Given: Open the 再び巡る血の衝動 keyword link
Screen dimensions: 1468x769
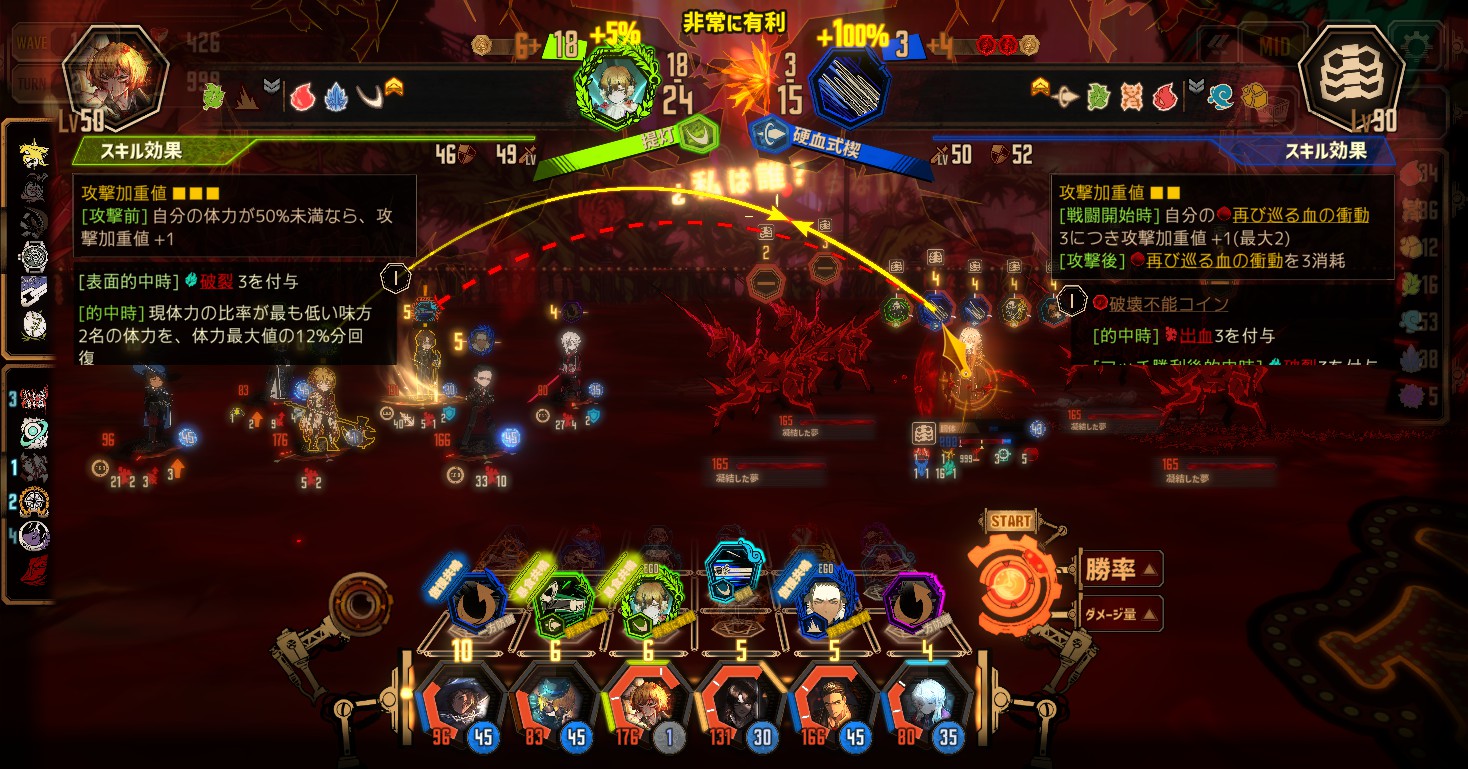Looking at the screenshot, I should [1299, 215].
